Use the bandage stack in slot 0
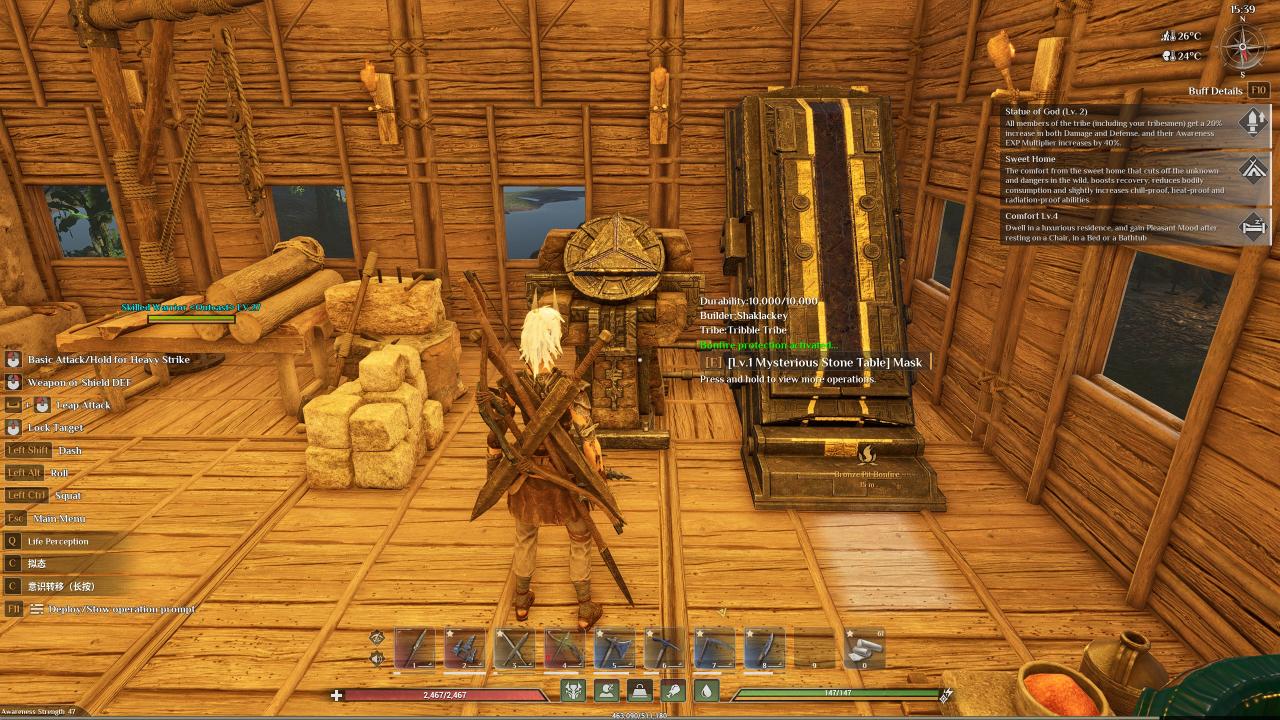This screenshot has width=1280, height=720. 864,648
